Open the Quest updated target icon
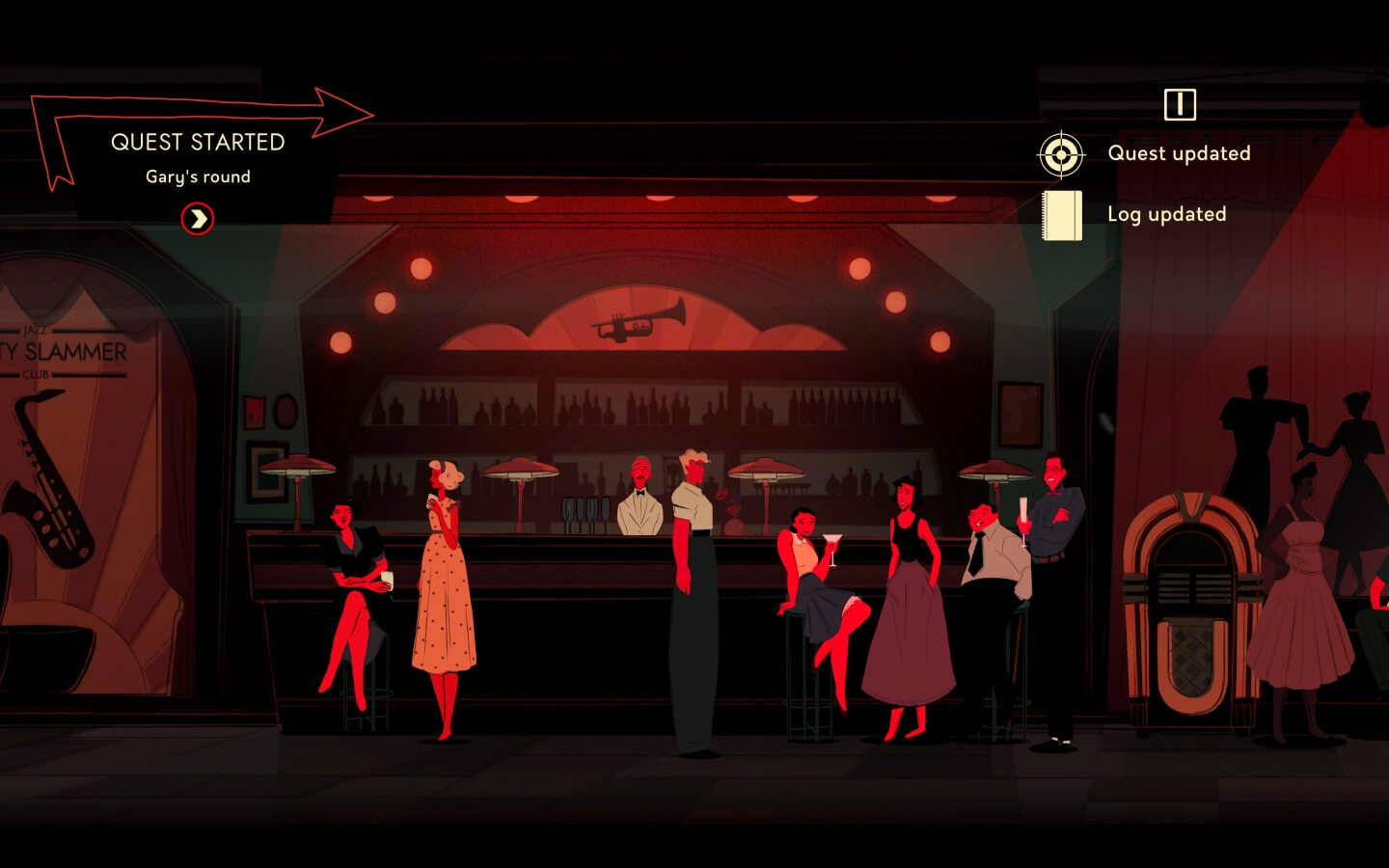This screenshot has height=868, width=1389. click(1061, 154)
